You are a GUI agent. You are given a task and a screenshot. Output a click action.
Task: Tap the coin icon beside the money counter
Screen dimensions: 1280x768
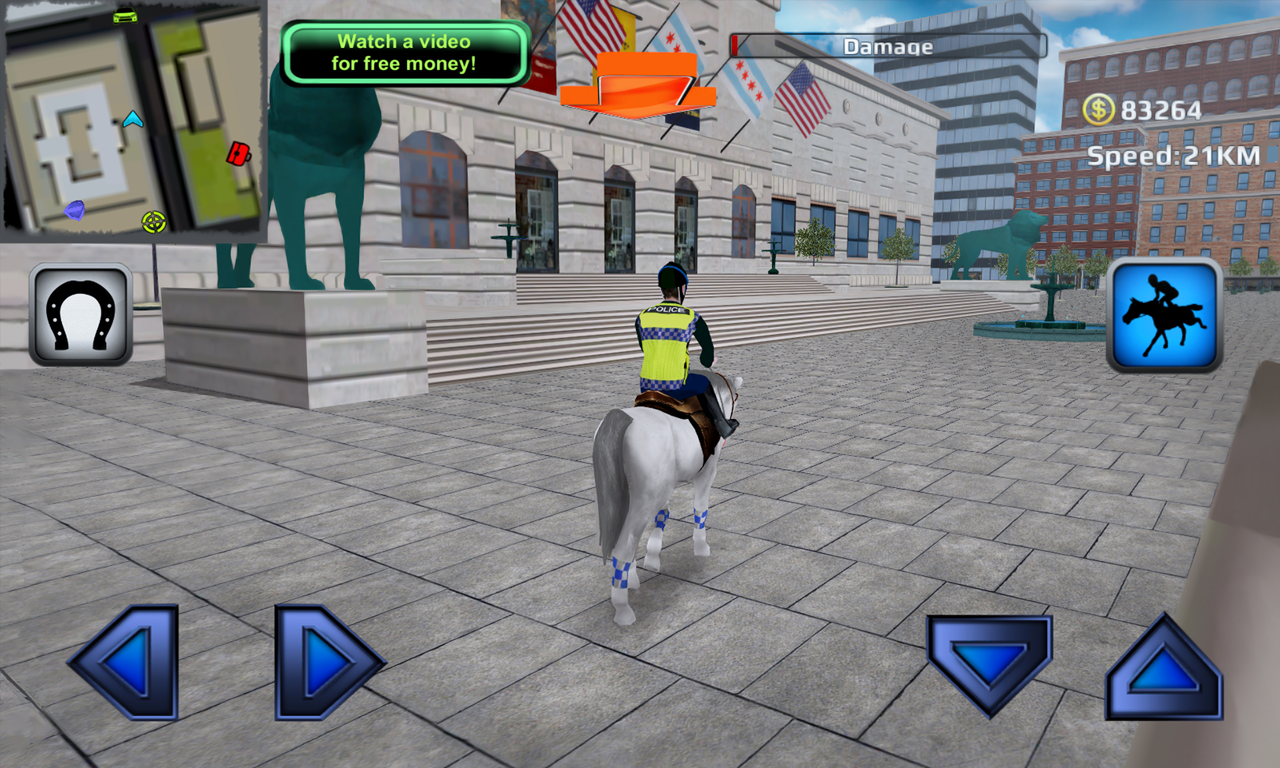[x=1098, y=110]
